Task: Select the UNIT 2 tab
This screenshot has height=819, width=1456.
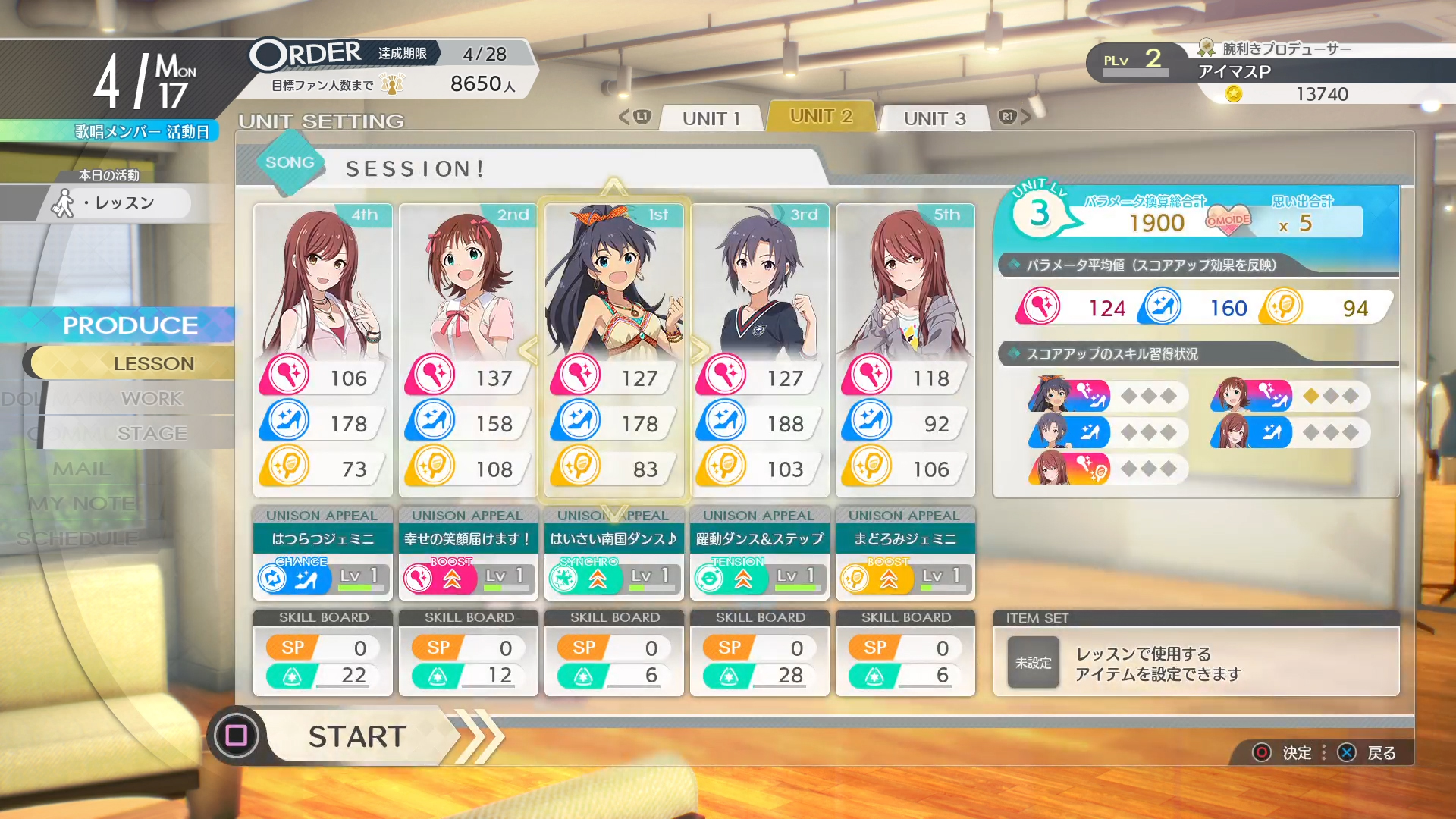Action: click(821, 117)
